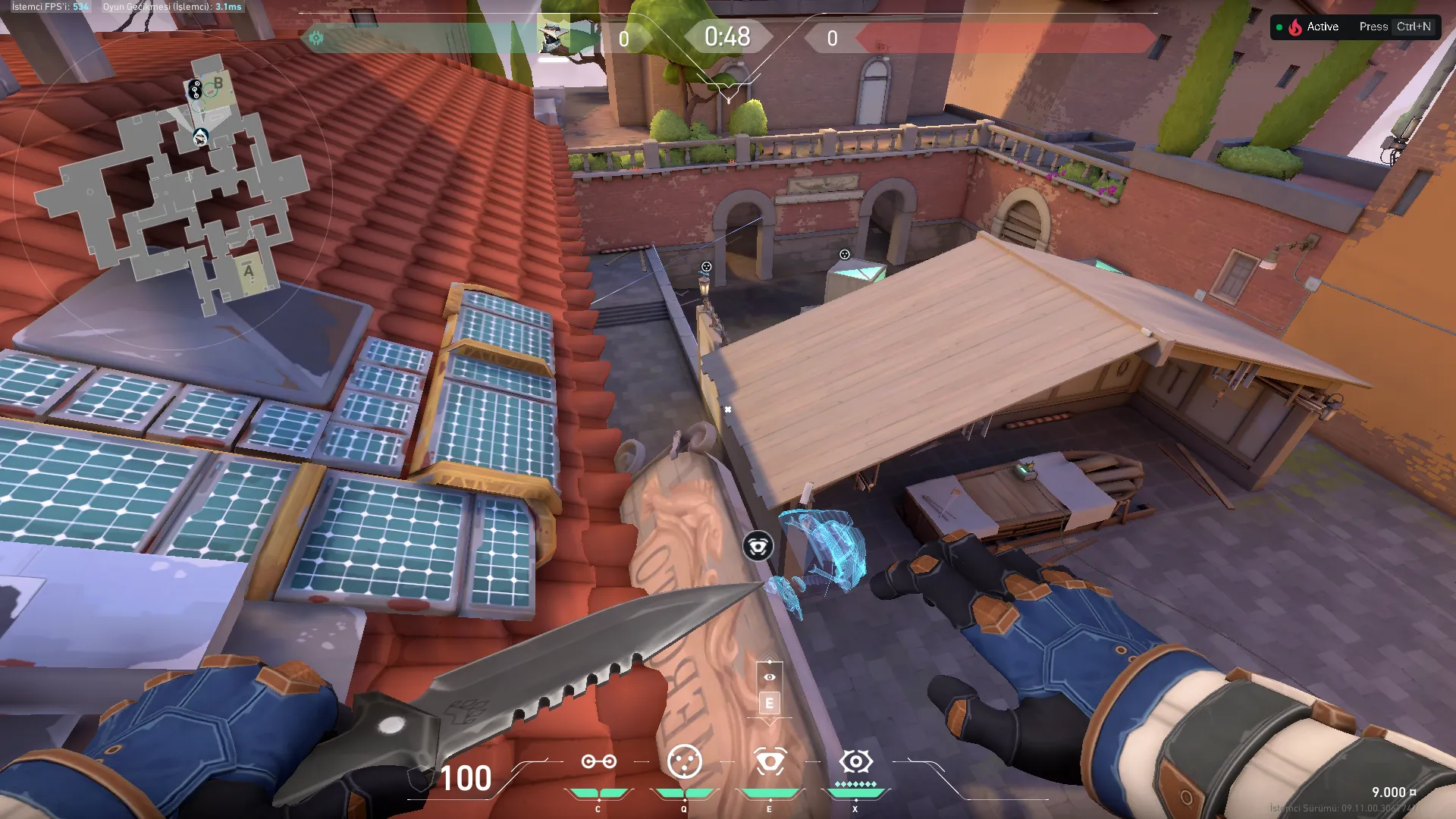The image size is (1456, 819).
Task: Open the flame Active overlay badge
Action: [1307, 27]
